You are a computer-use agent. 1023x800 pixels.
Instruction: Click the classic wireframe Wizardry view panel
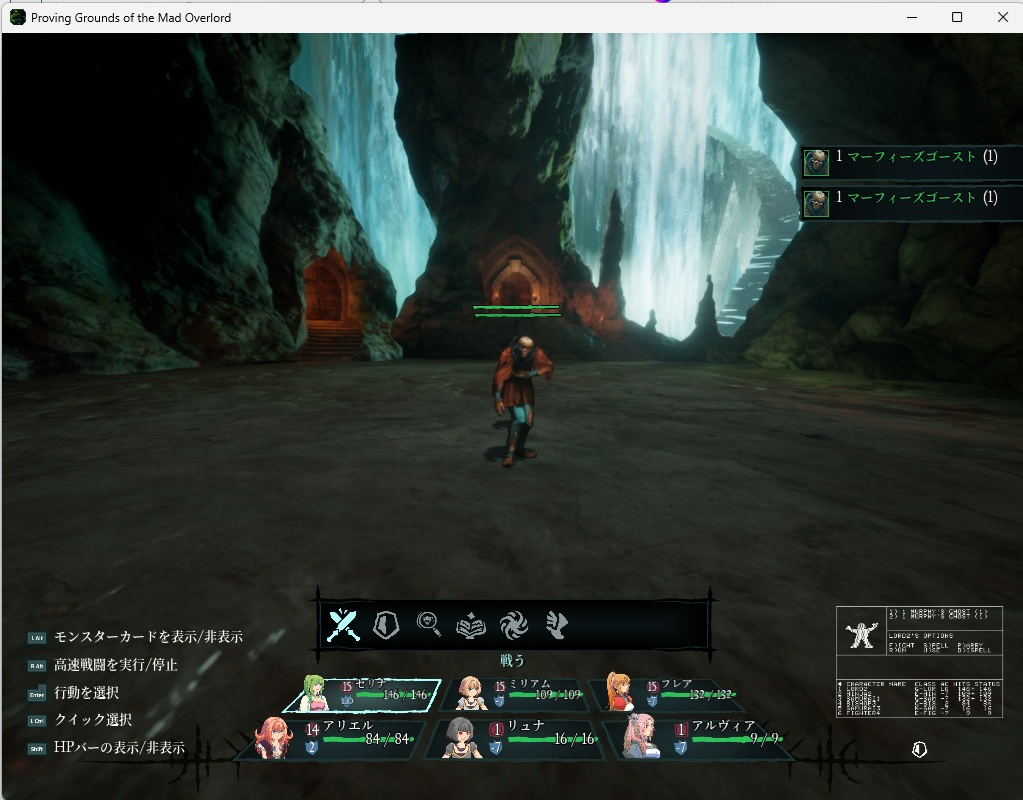(x=918, y=662)
